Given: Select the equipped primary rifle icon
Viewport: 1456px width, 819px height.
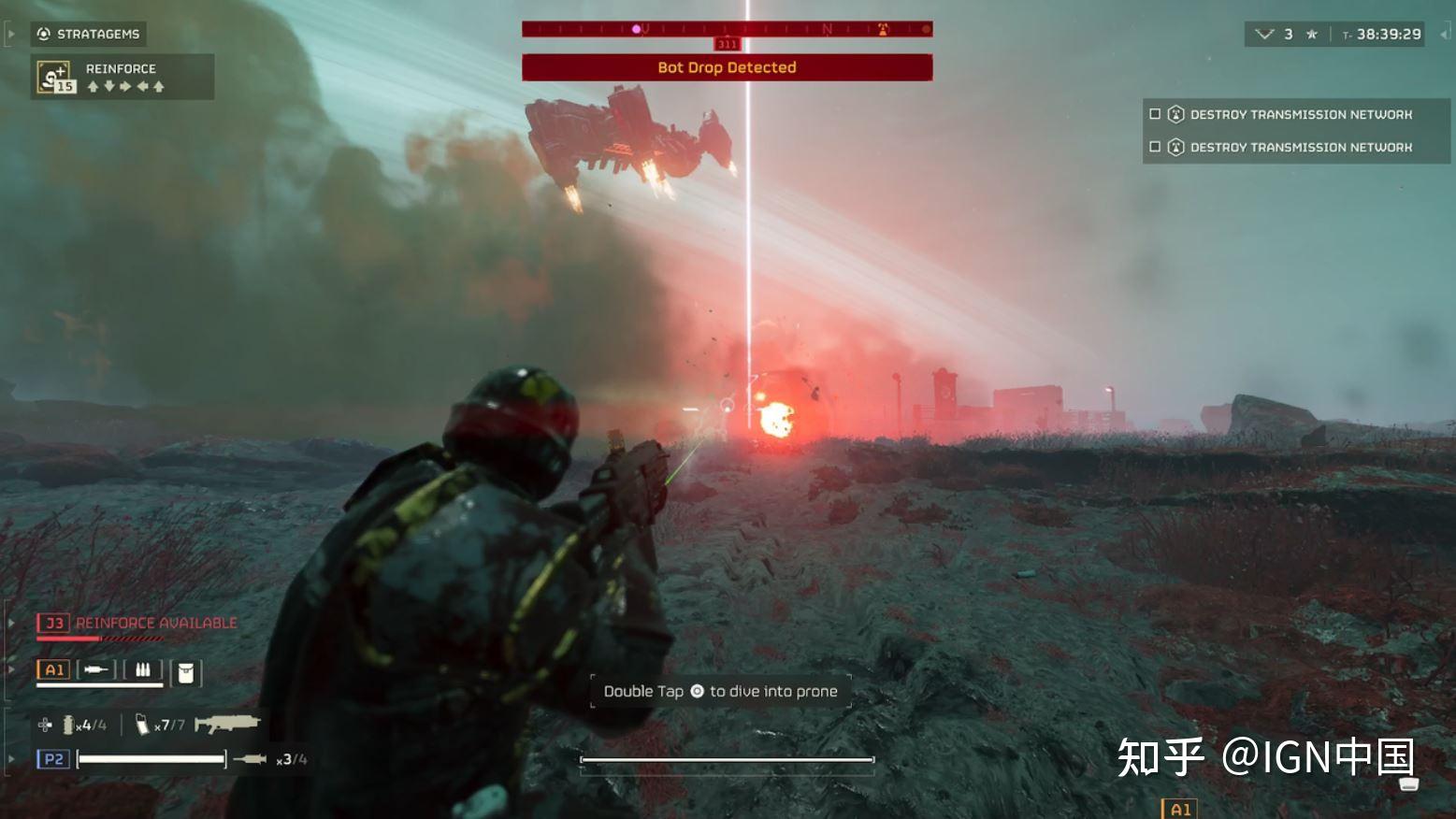Looking at the screenshot, I should [226, 723].
